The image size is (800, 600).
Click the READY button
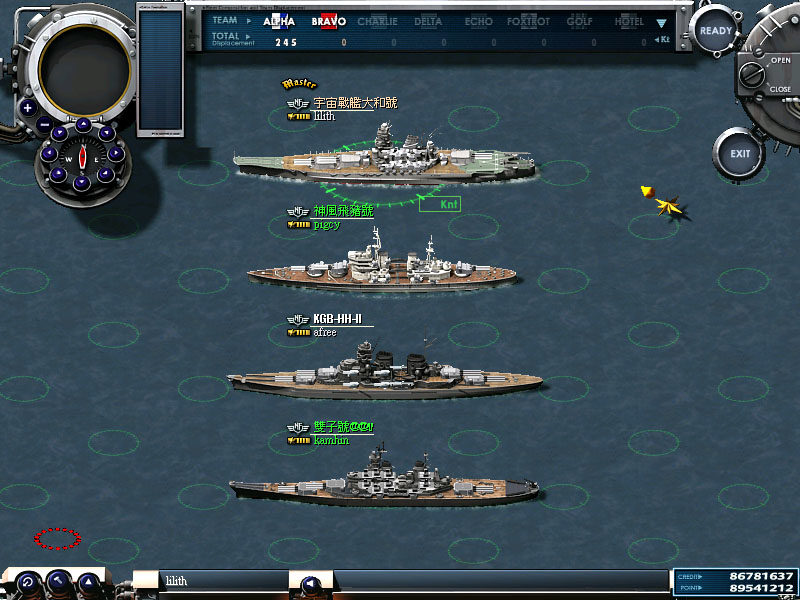pyautogui.click(x=715, y=31)
